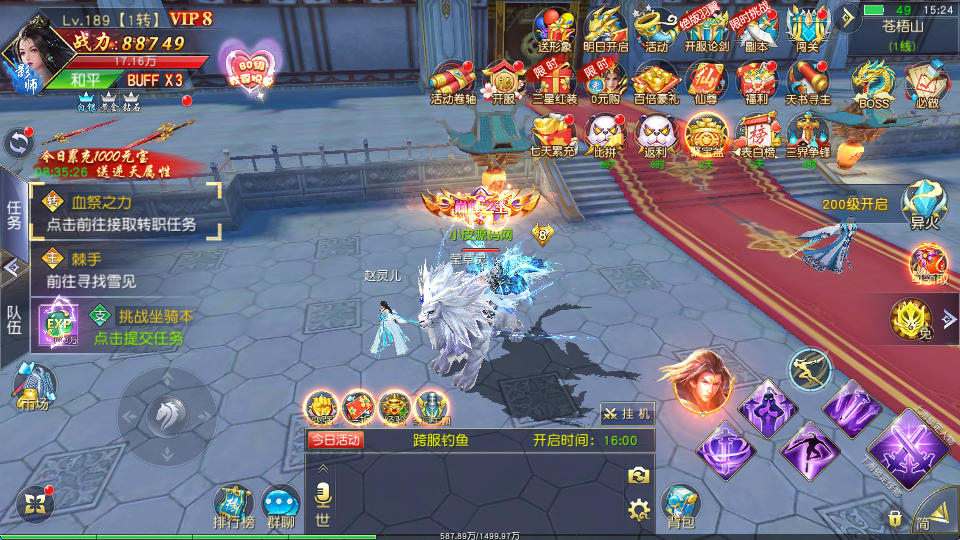This screenshot has height=540, width=960.
Task: Switch to the 队伍 team tab
Action: [x=14, y=318]
